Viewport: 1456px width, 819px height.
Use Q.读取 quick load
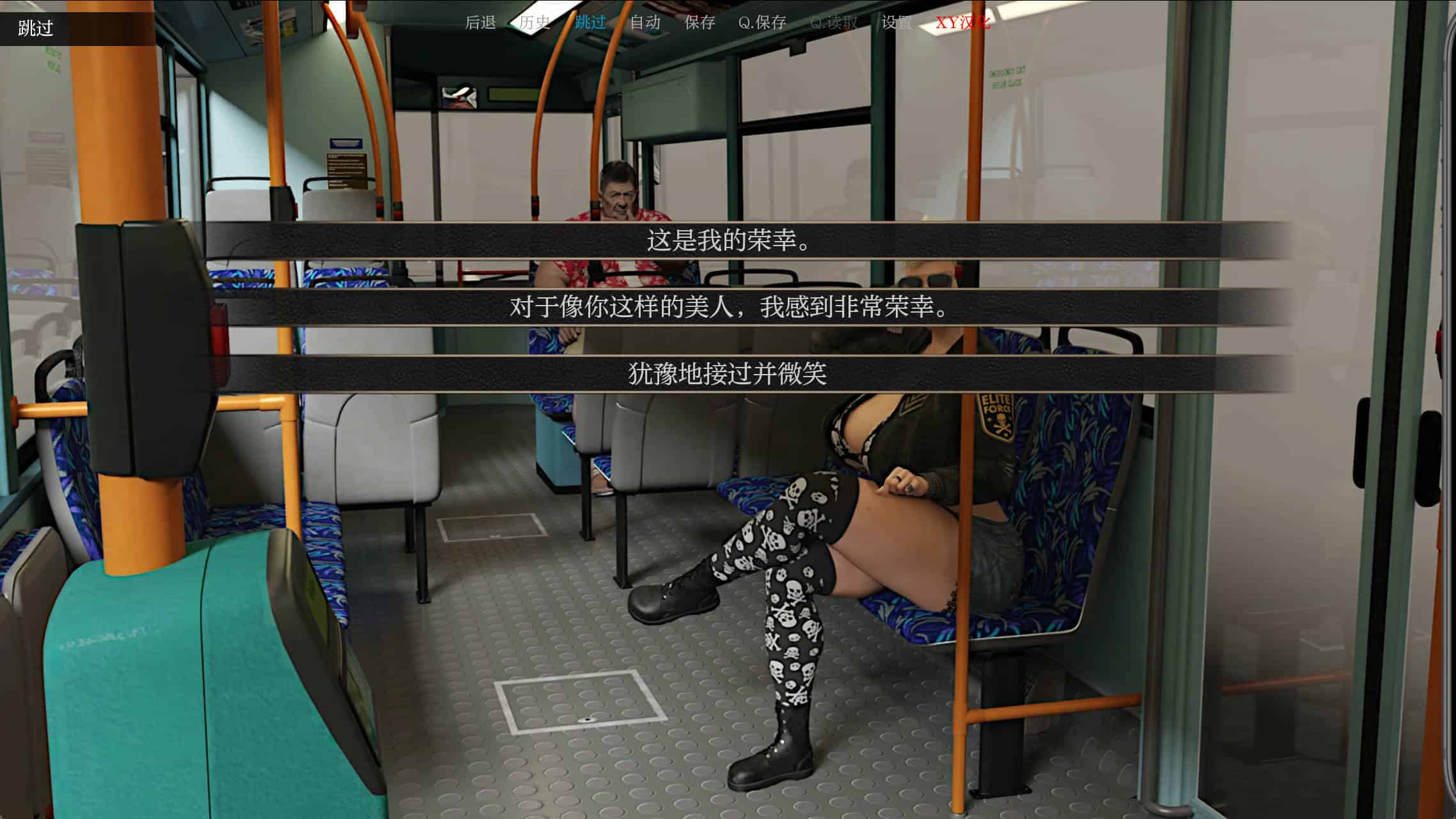[834, 23]
